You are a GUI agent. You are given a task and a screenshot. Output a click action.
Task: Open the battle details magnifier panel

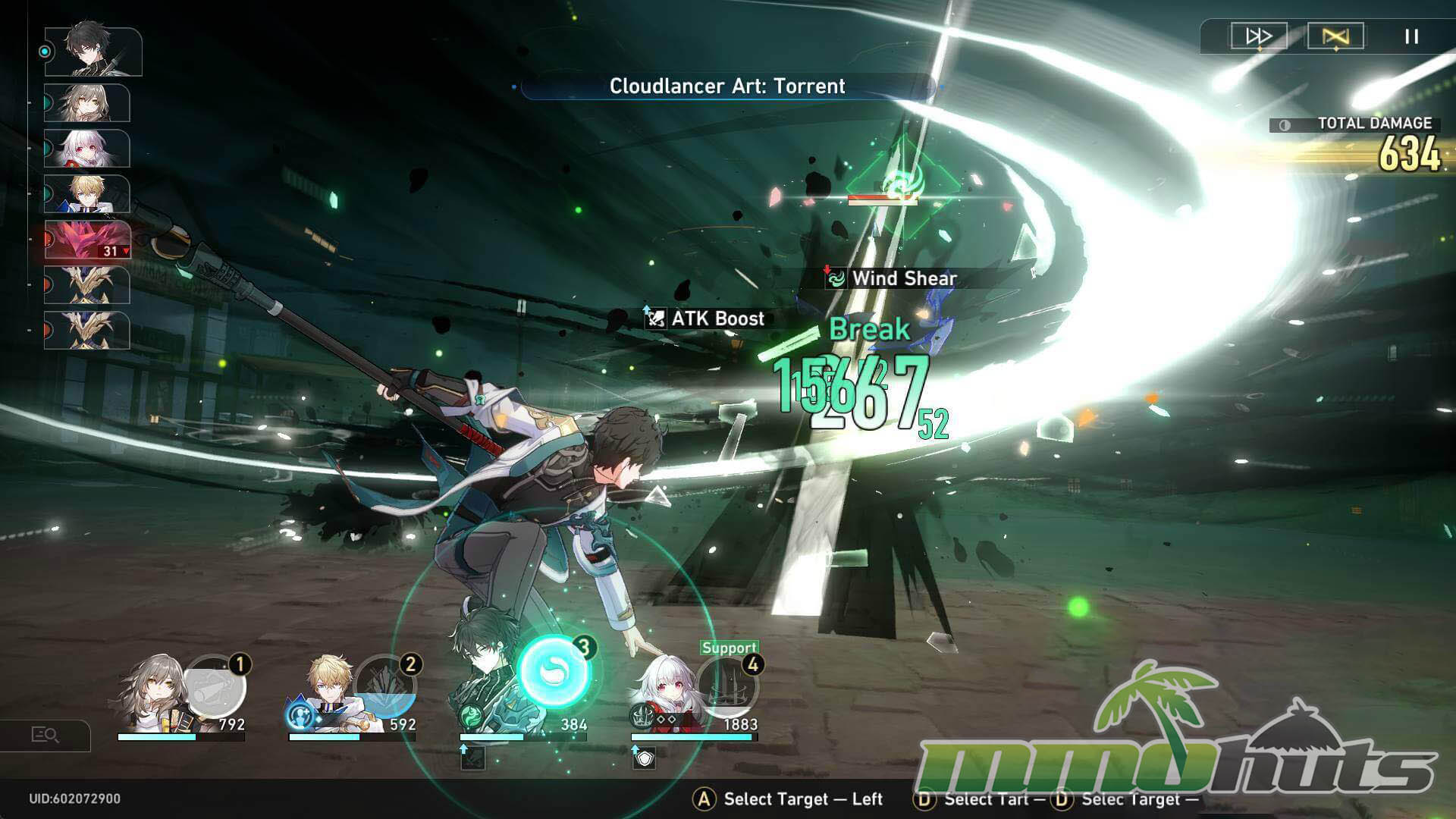pyautogui.click(x=45, y=735)
